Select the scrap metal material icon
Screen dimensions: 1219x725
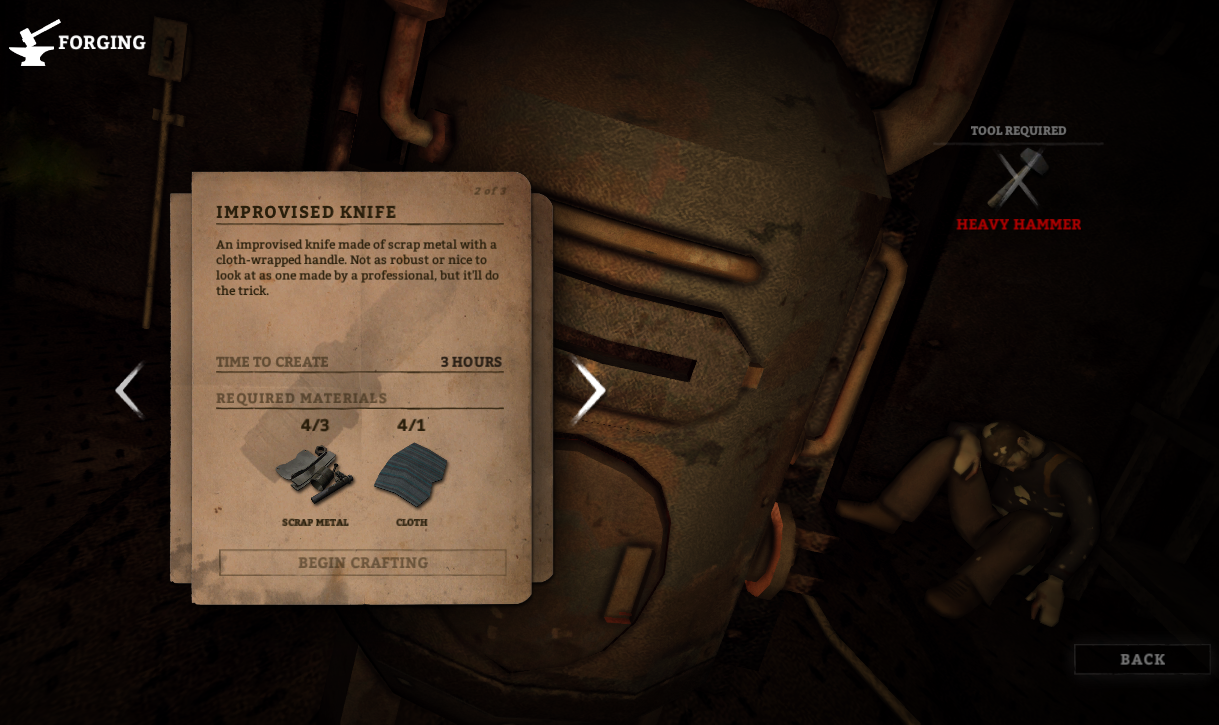[314, 473]
